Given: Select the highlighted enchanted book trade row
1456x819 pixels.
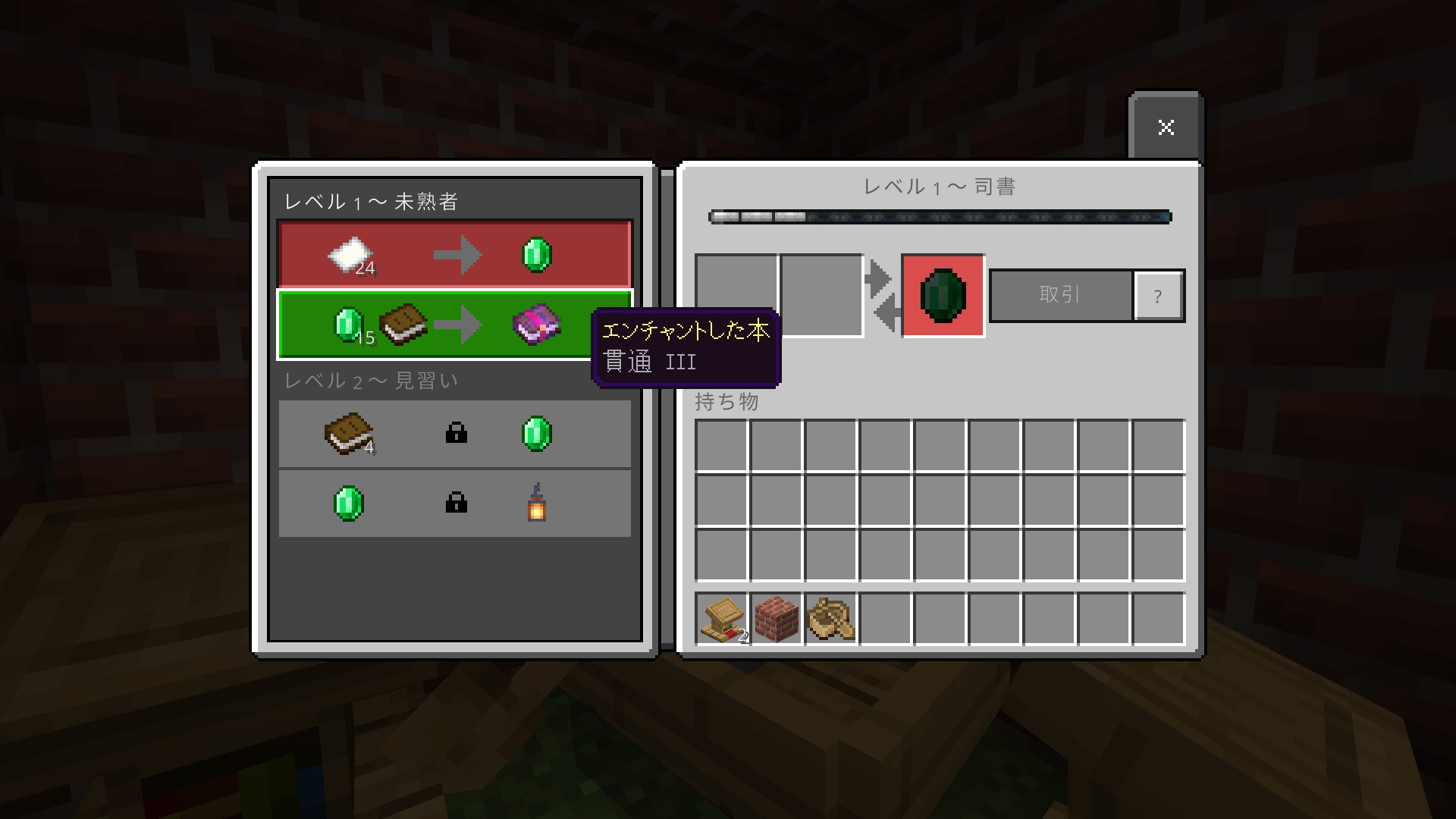Looking at the screenshot, I should click(x=455, y=324).
